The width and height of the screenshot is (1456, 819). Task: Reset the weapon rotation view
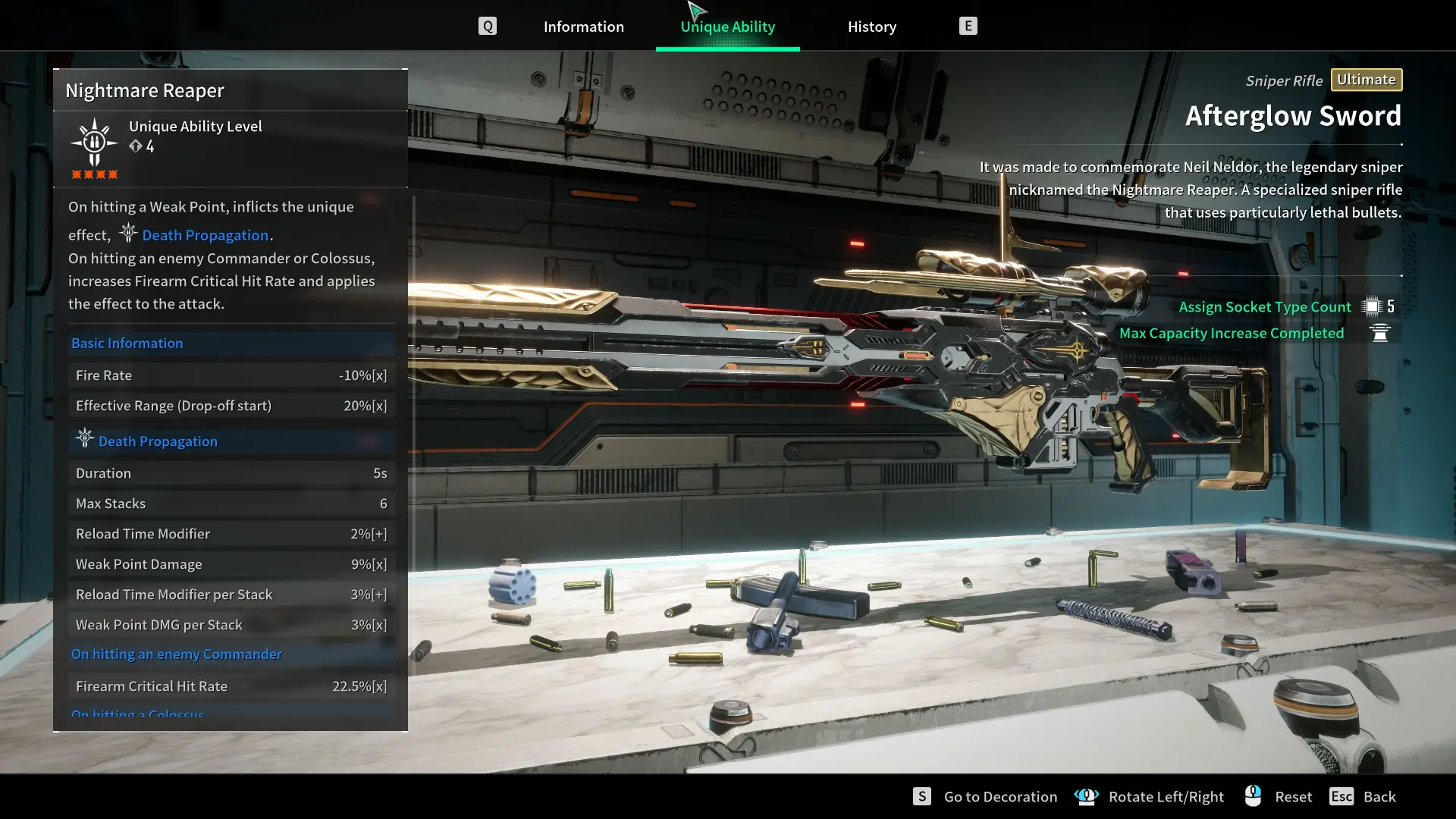[1292, 796]
